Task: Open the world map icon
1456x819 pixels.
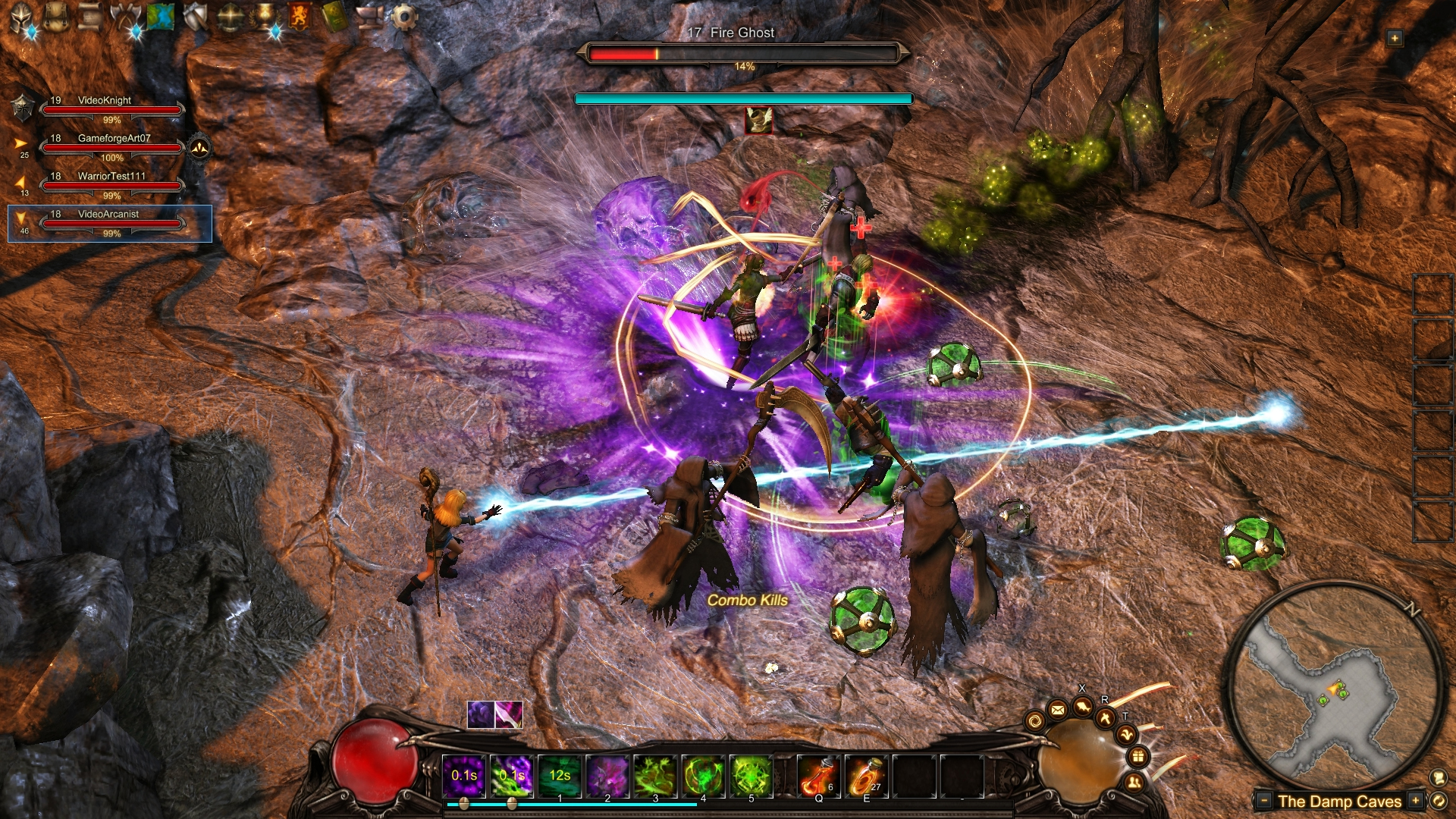Action: pyautogui.click(x=161, y=17)
